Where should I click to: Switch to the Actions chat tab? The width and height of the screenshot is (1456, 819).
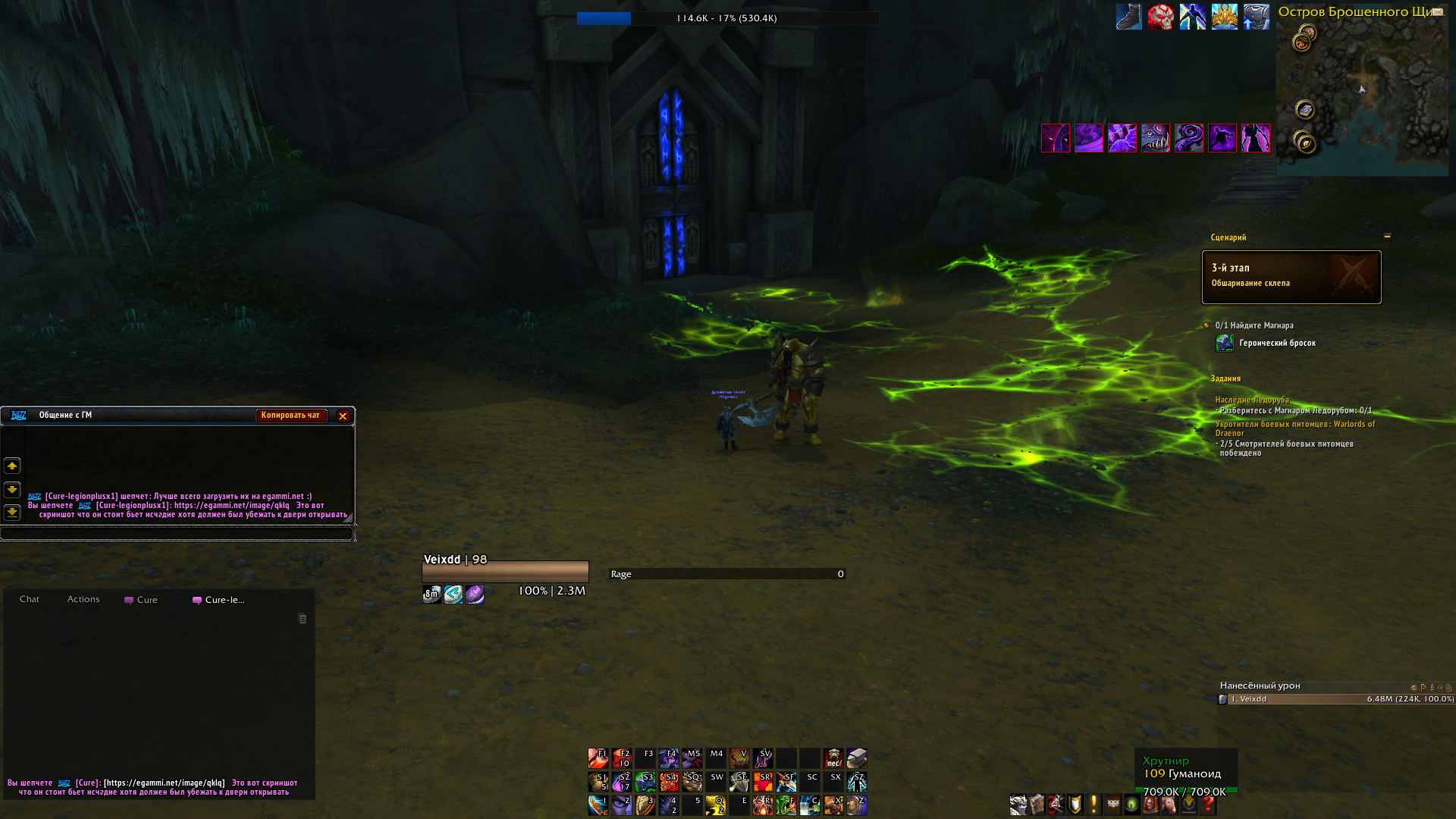tap(83, 599)
